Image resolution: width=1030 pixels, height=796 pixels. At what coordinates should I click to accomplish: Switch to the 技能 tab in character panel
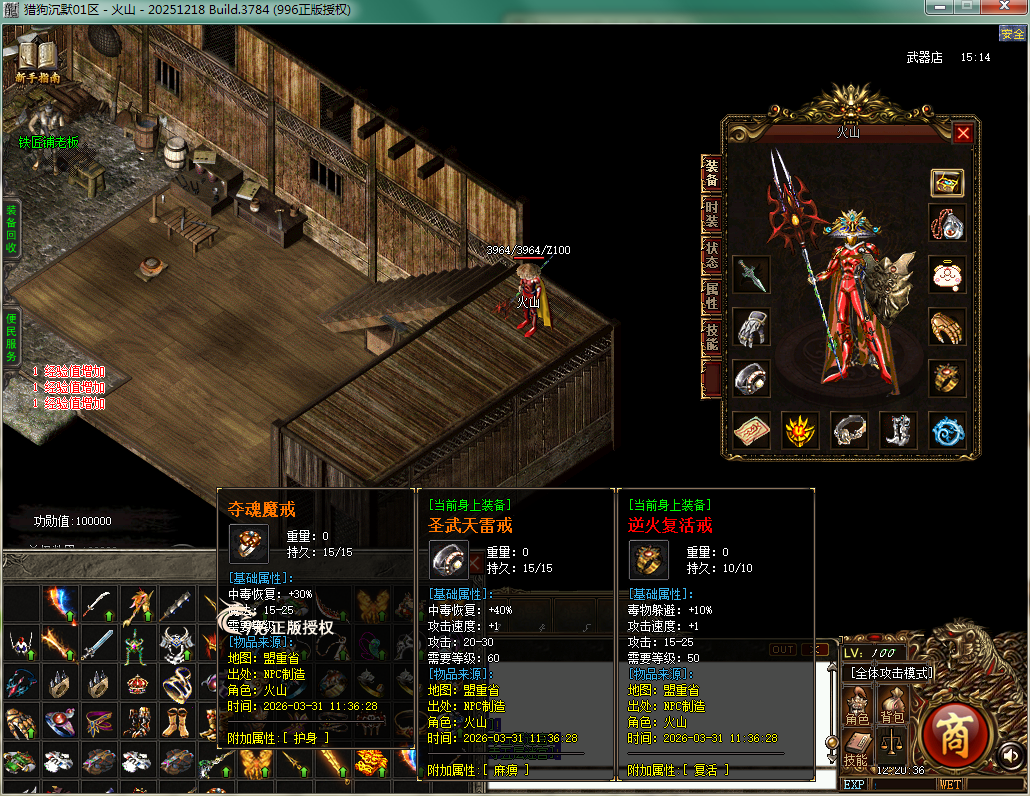(711, 338)
